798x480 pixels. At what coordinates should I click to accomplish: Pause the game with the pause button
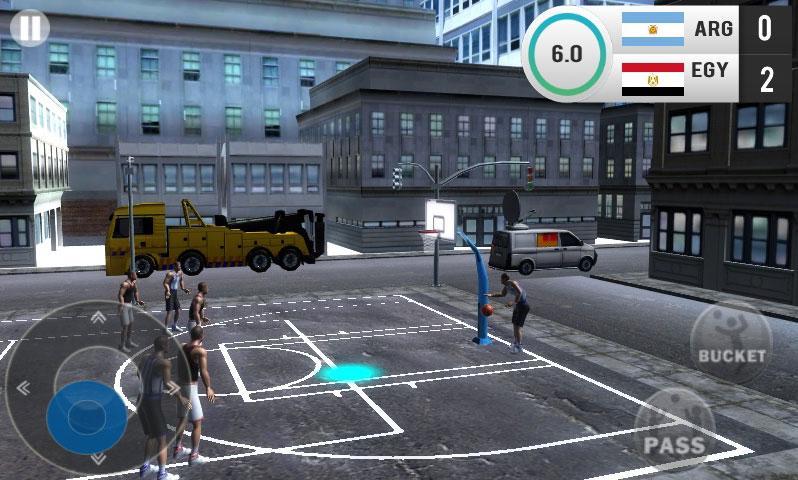point(31,28)
